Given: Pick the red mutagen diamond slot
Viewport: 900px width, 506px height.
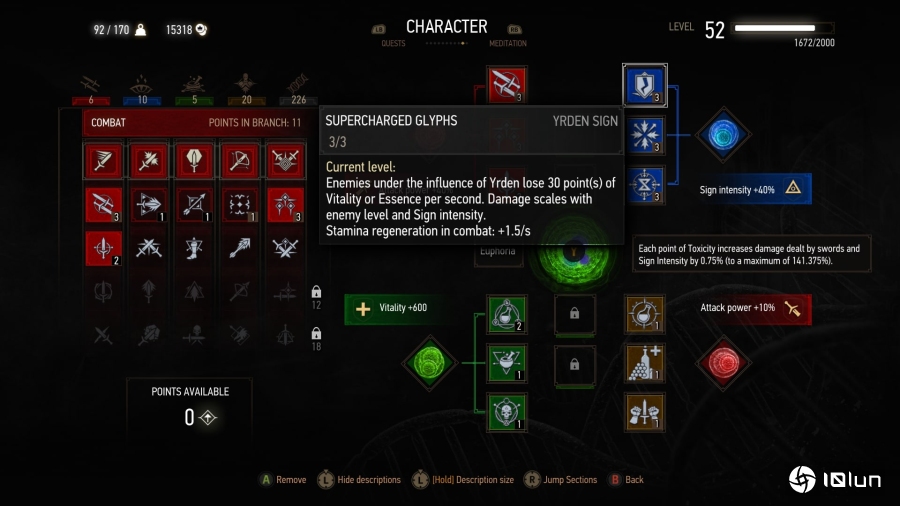Looking at the screenshot, I should pos(722,361).
